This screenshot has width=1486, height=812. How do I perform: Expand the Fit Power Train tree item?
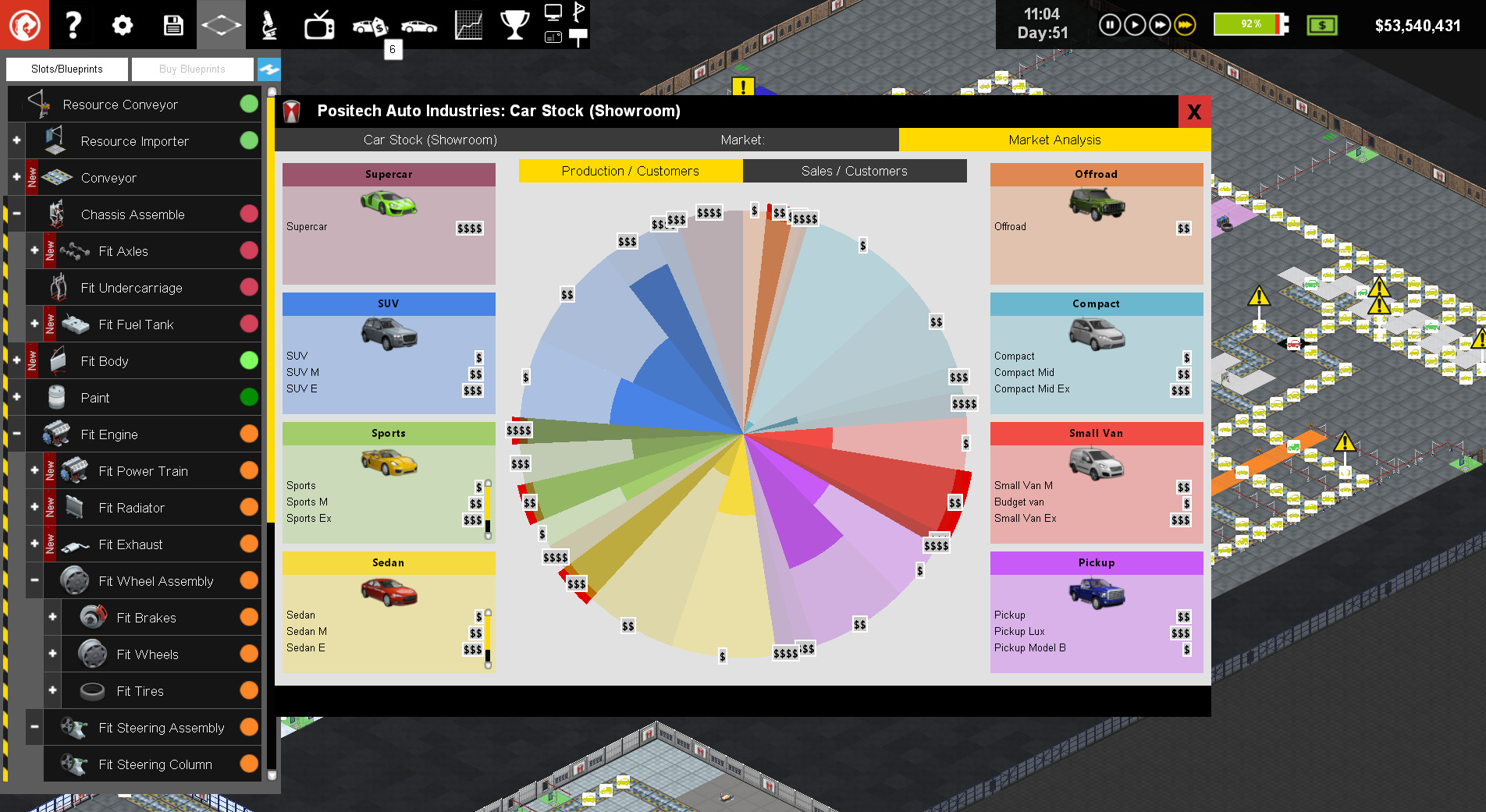coord(34,470)
